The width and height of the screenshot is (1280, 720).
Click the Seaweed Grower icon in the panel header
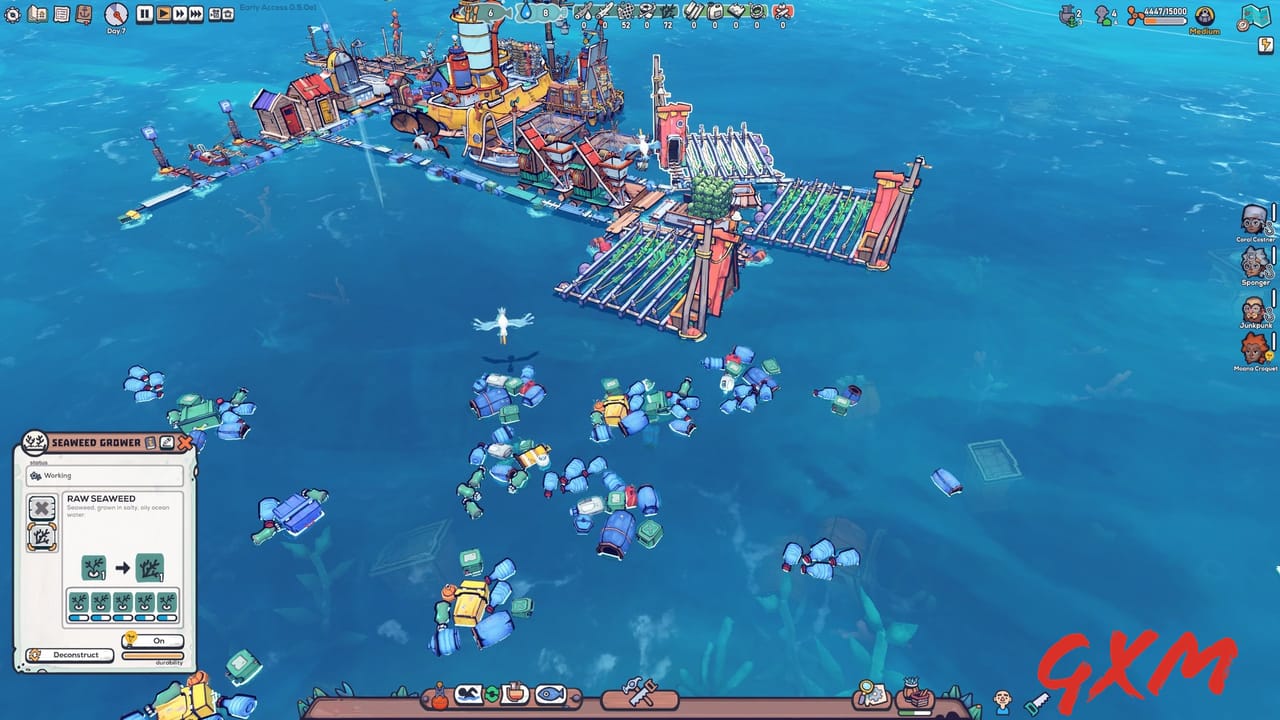coord(34,443)
